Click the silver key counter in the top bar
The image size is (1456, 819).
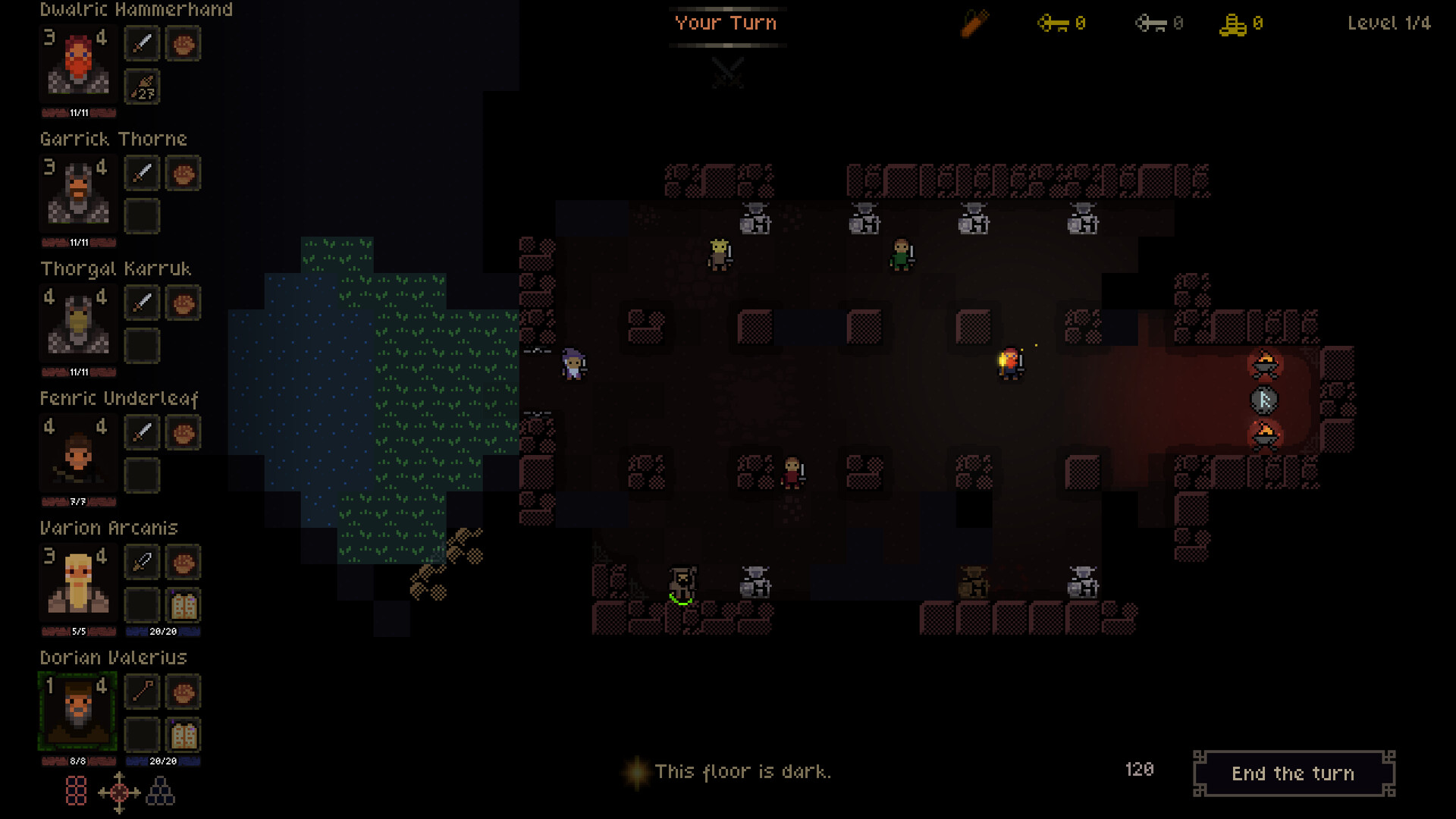tap(1156, 24)
